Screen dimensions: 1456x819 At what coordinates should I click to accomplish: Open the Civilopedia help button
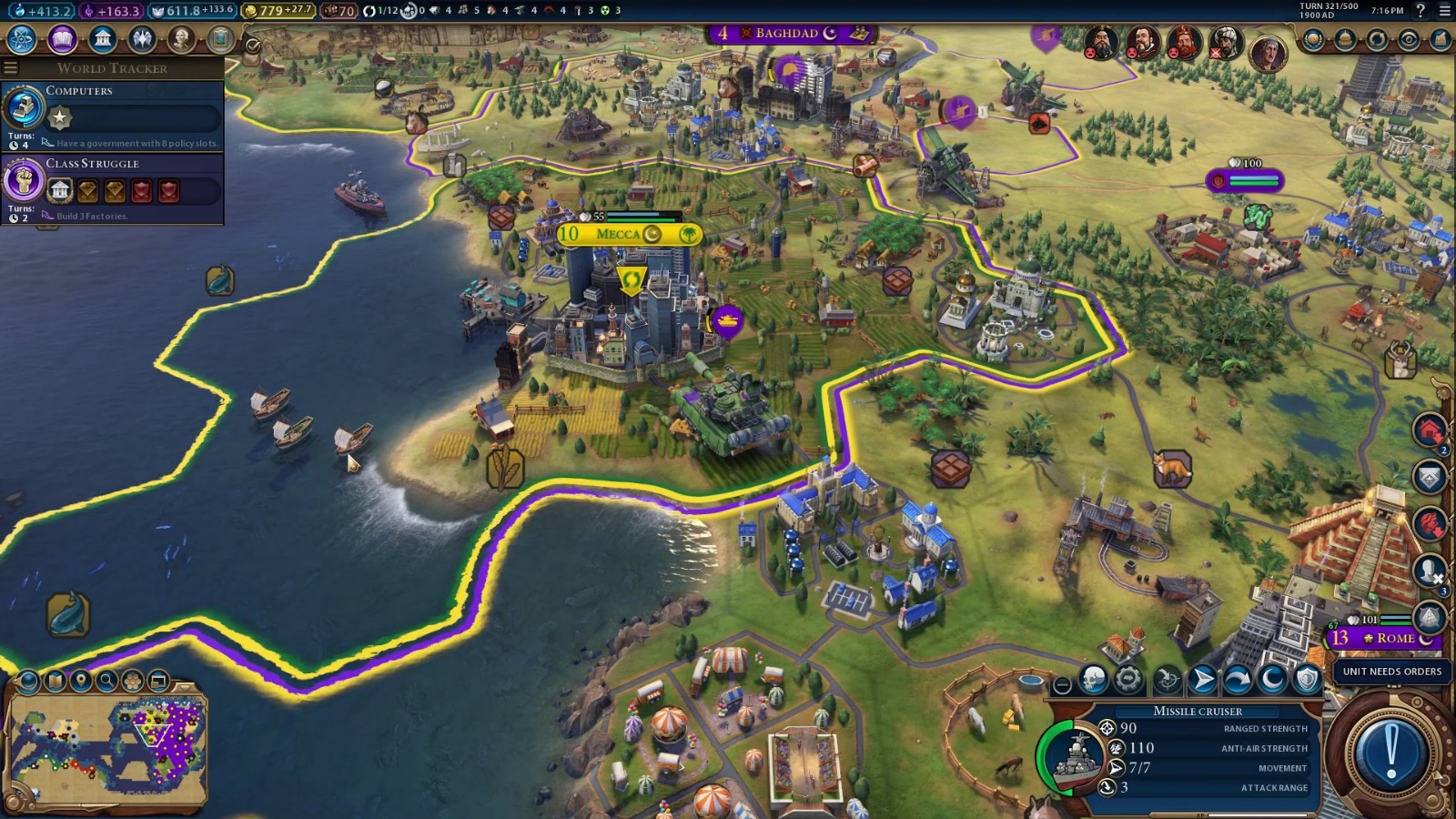coord(1420,11)
